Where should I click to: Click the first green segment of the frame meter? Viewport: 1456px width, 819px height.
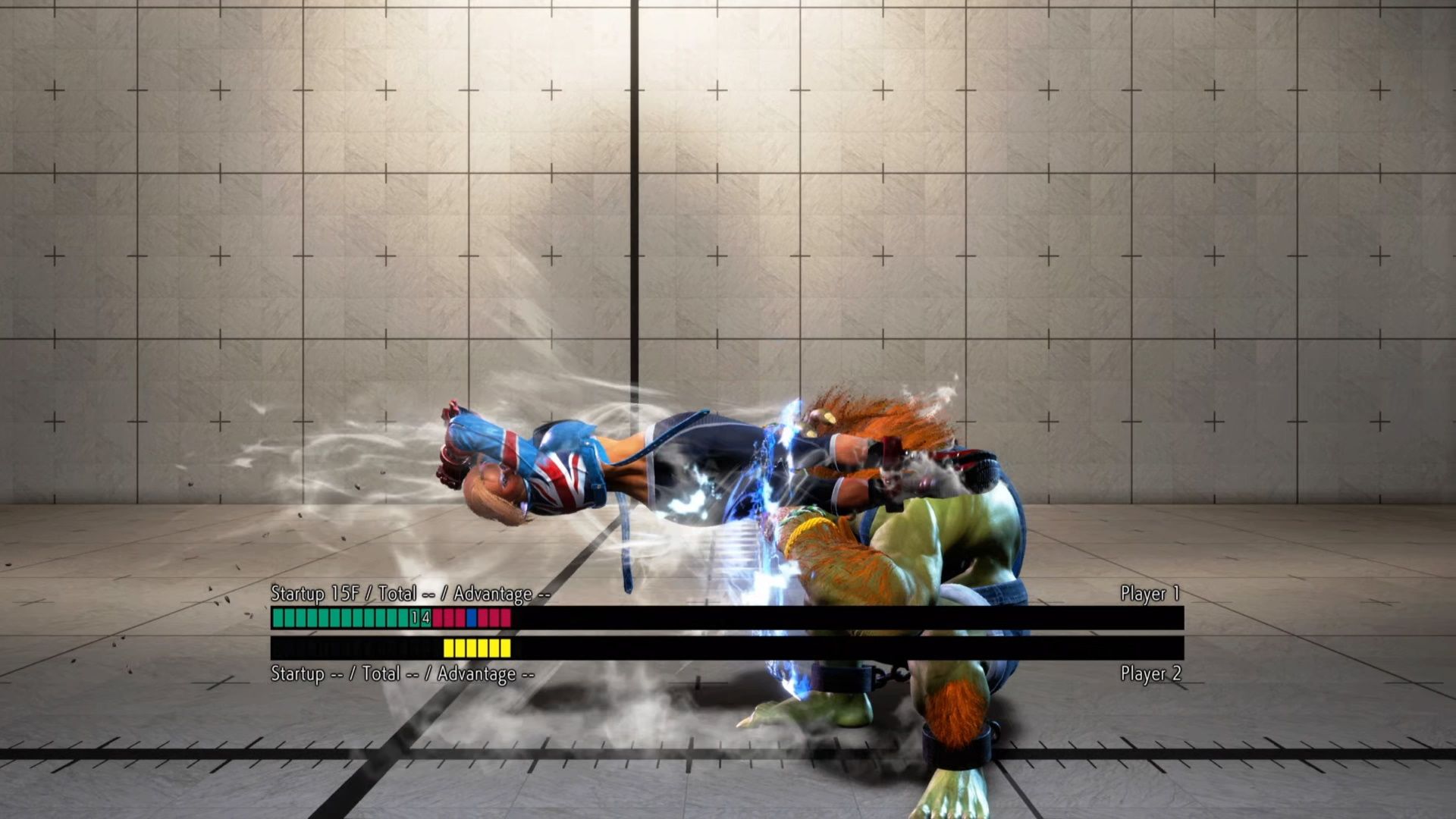point(278,617)
